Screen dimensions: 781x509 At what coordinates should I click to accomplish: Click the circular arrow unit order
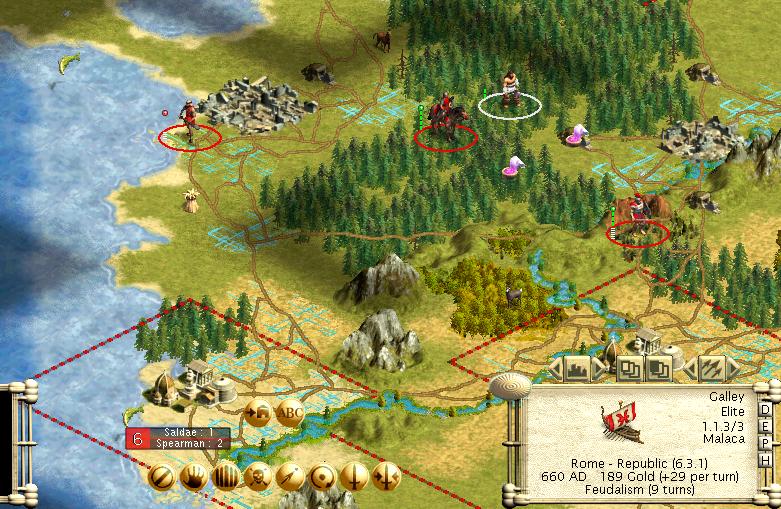[322, 476]
